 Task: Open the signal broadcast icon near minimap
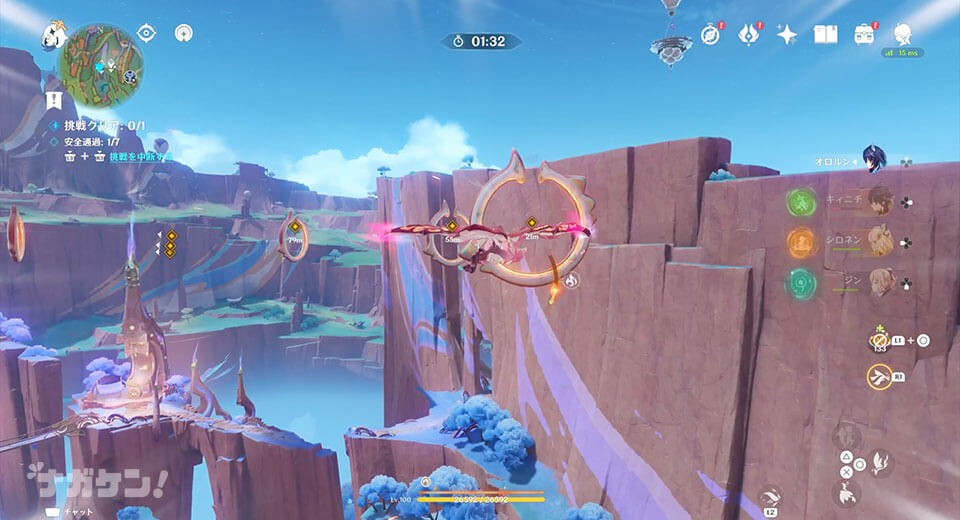183,33
